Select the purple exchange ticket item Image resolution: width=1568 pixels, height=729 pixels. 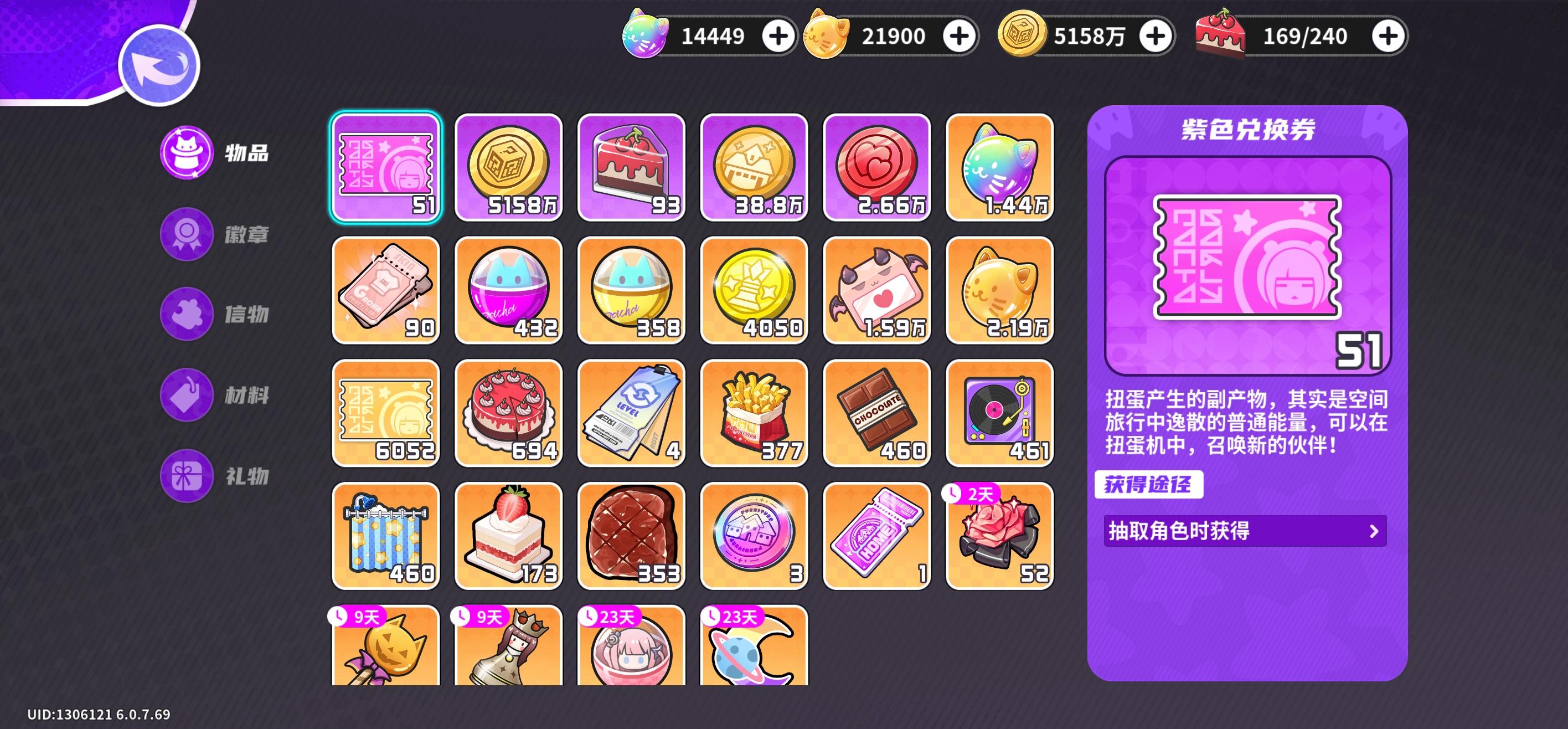[x=385, y=170]
